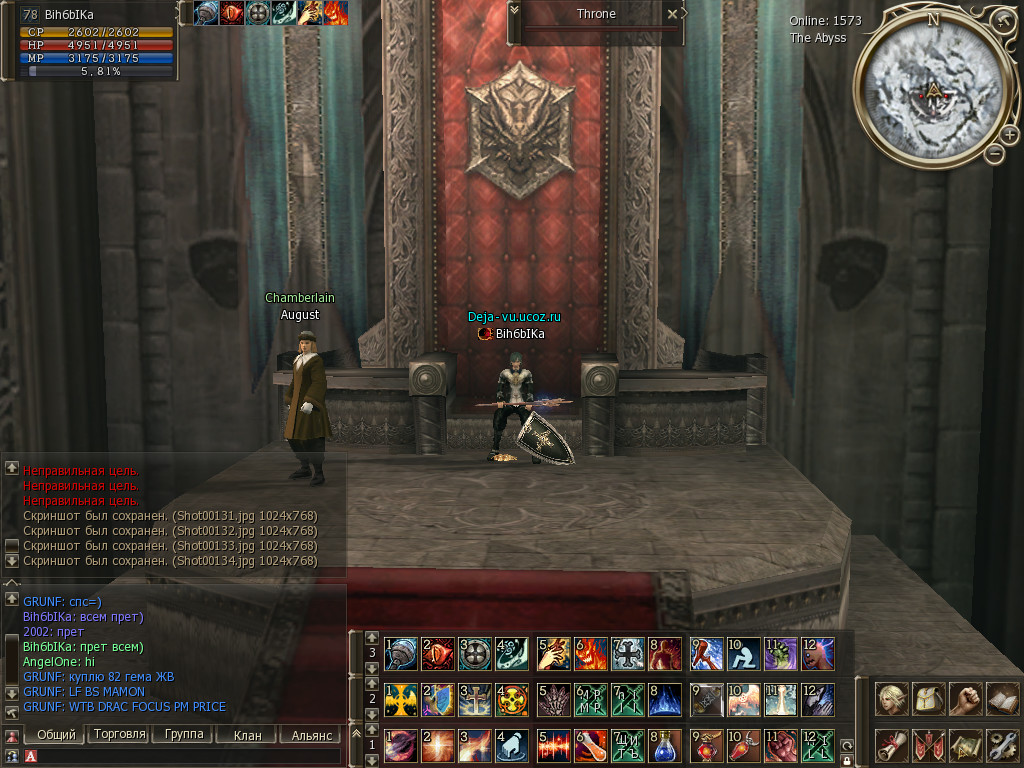Select the Альянс chat tab

pyautogui.click(x=311, y=735)
